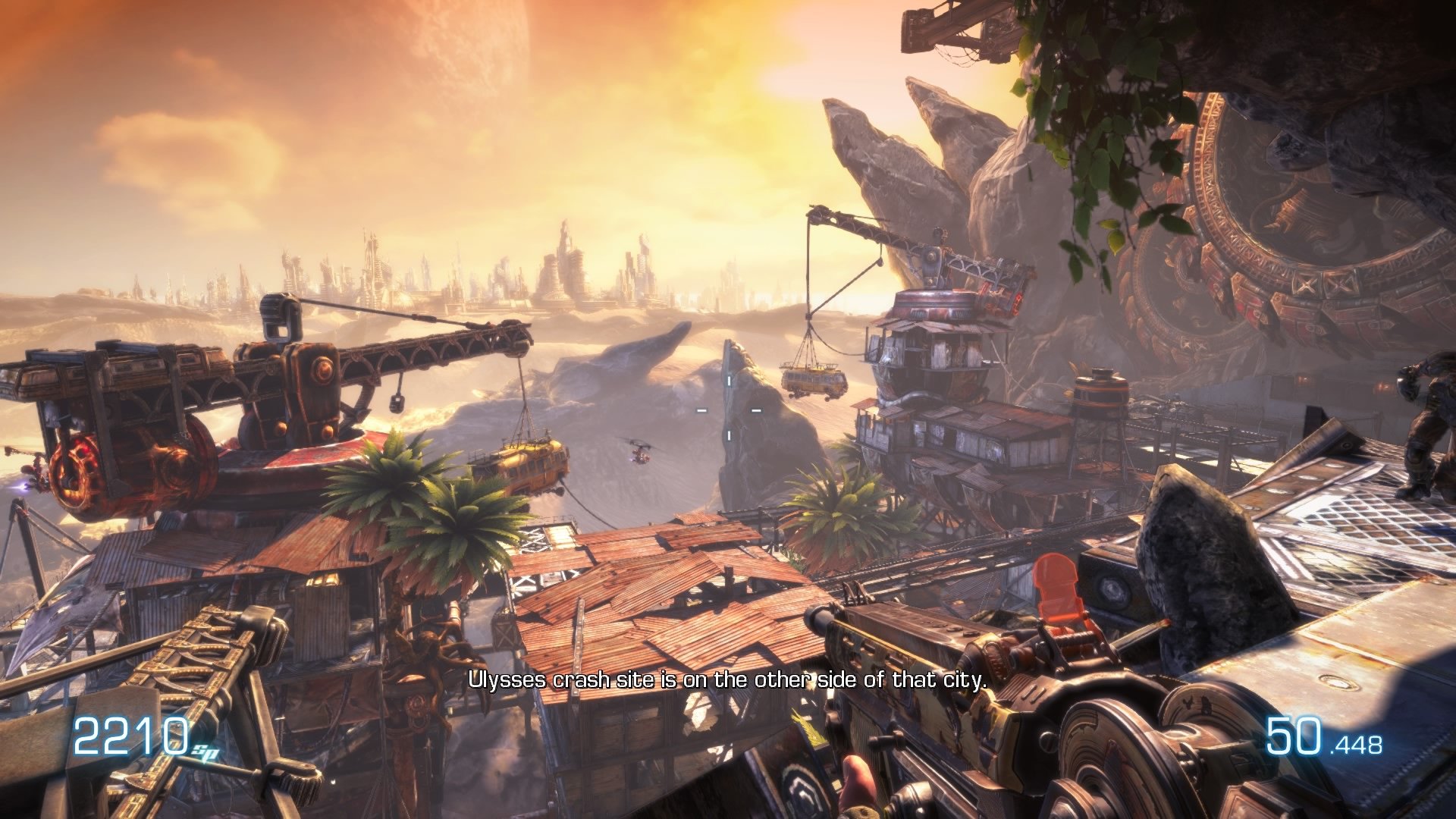Click the central aiming crosshair reticle
Image resolution: width=1456 pixels, height=819 pixels.
click(729, 409)
